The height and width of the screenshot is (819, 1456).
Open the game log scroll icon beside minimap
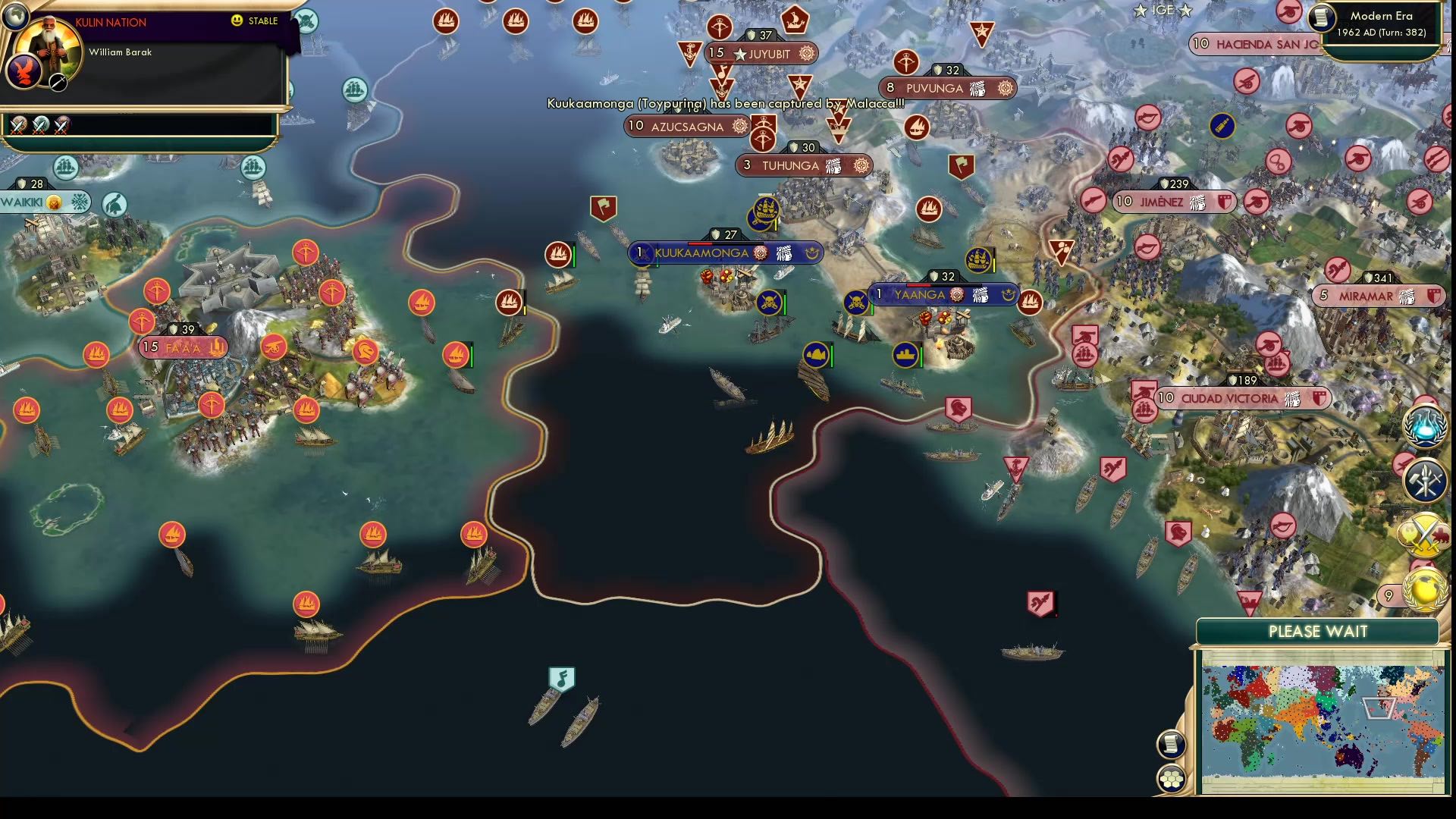tap(1170, 744)
